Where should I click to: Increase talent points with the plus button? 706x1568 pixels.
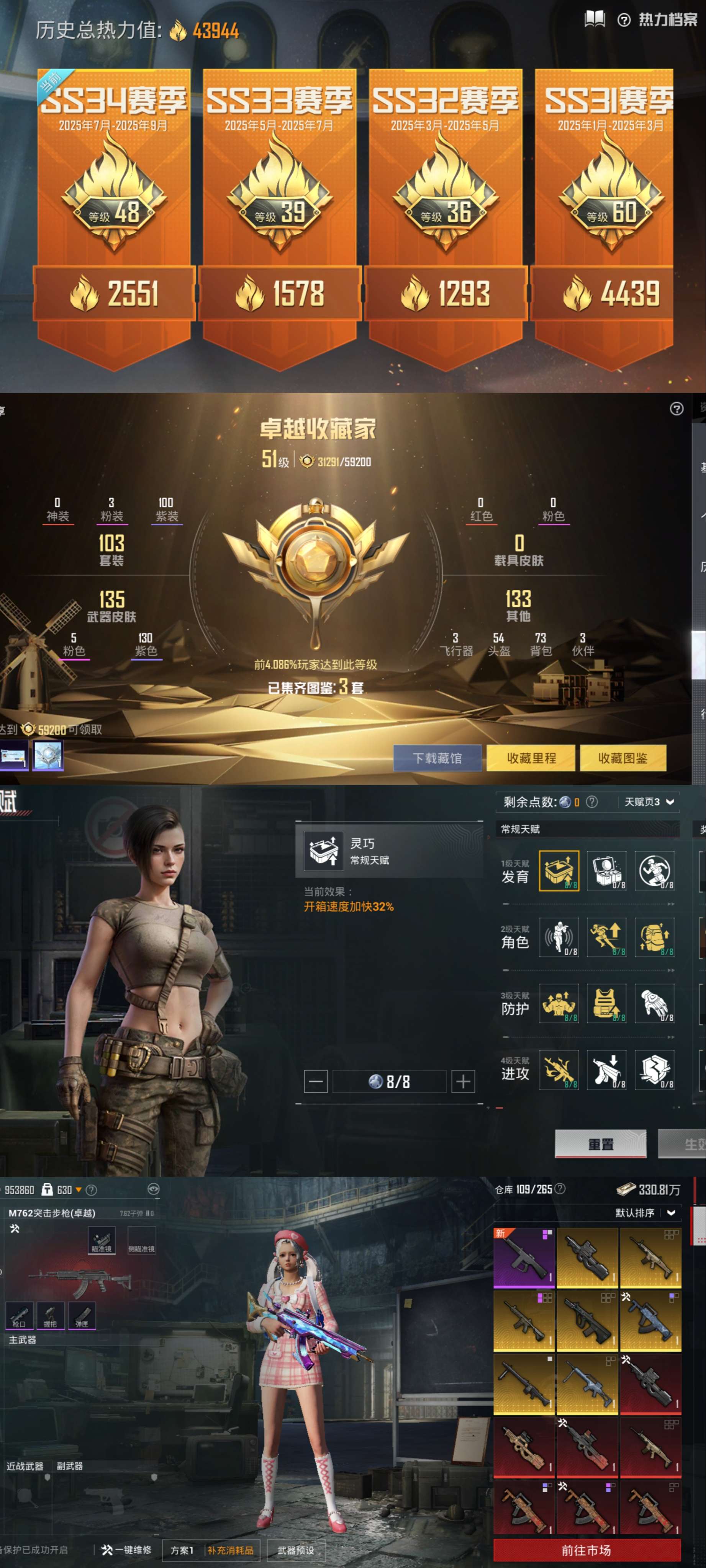coord(463,1082)
